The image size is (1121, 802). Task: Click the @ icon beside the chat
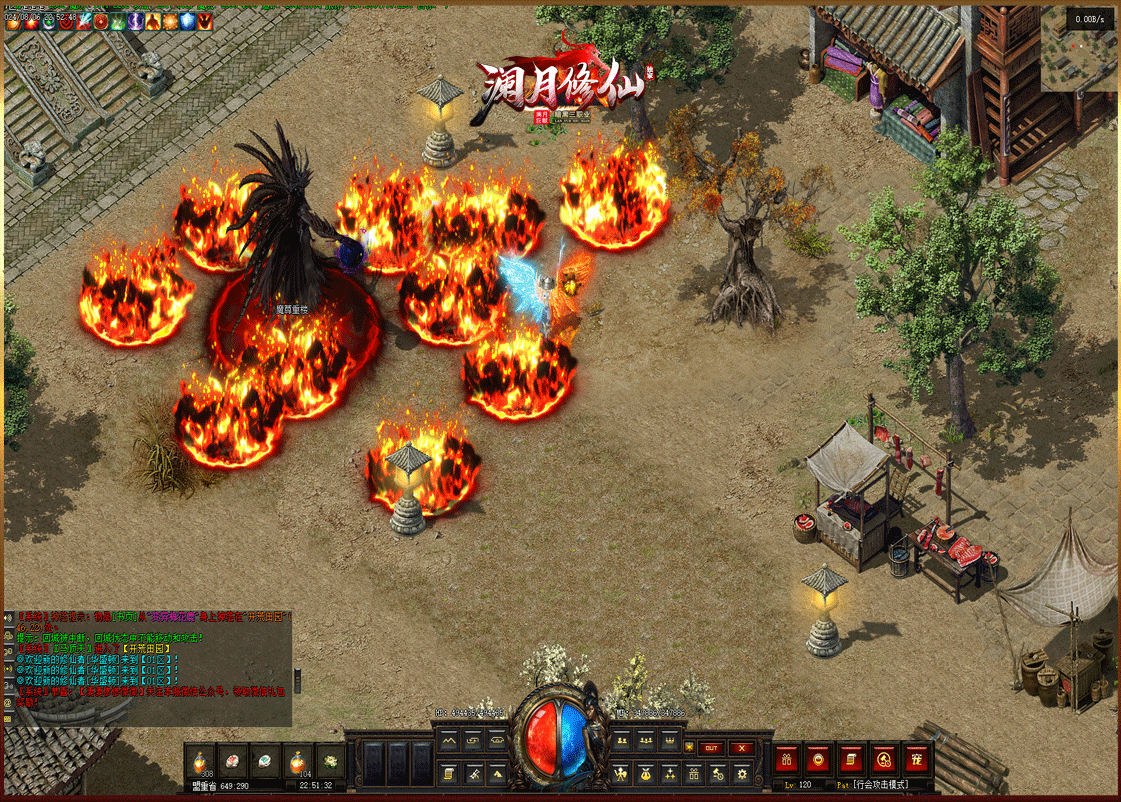point(8,703)
